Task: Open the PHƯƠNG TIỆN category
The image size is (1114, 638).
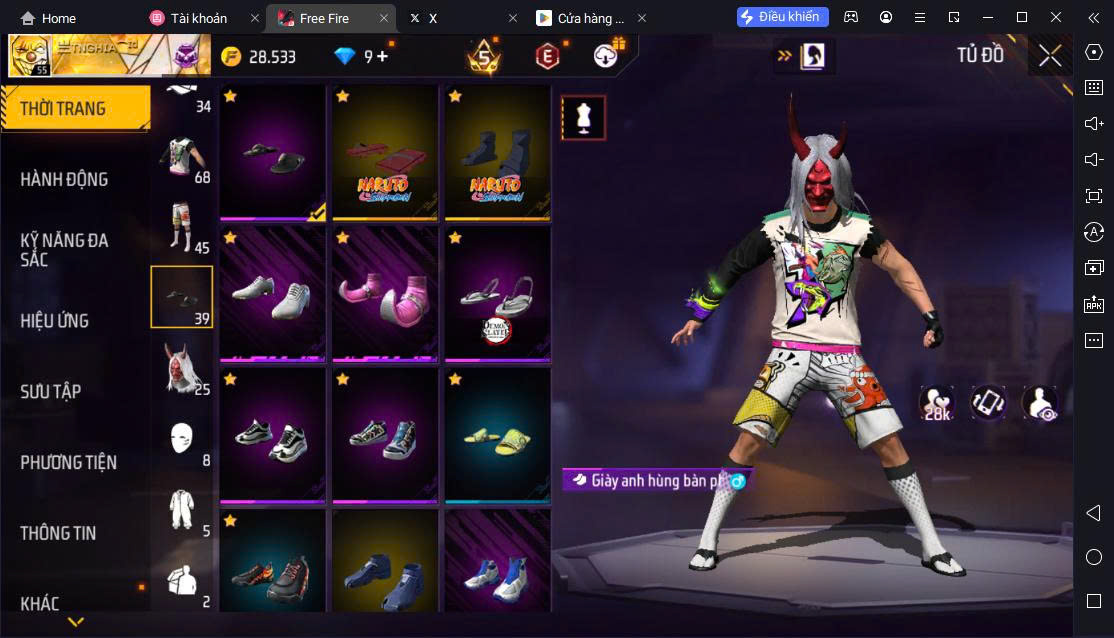Action: tap(68, 462)
